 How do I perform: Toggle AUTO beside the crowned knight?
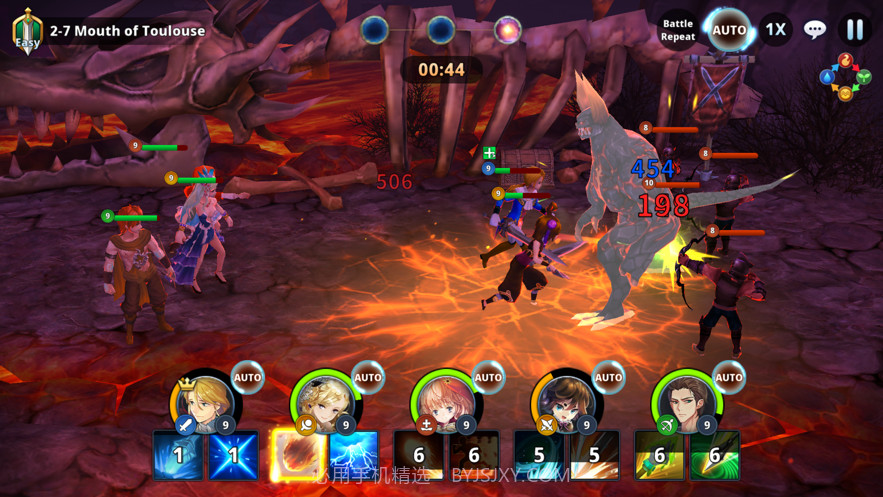247,377
